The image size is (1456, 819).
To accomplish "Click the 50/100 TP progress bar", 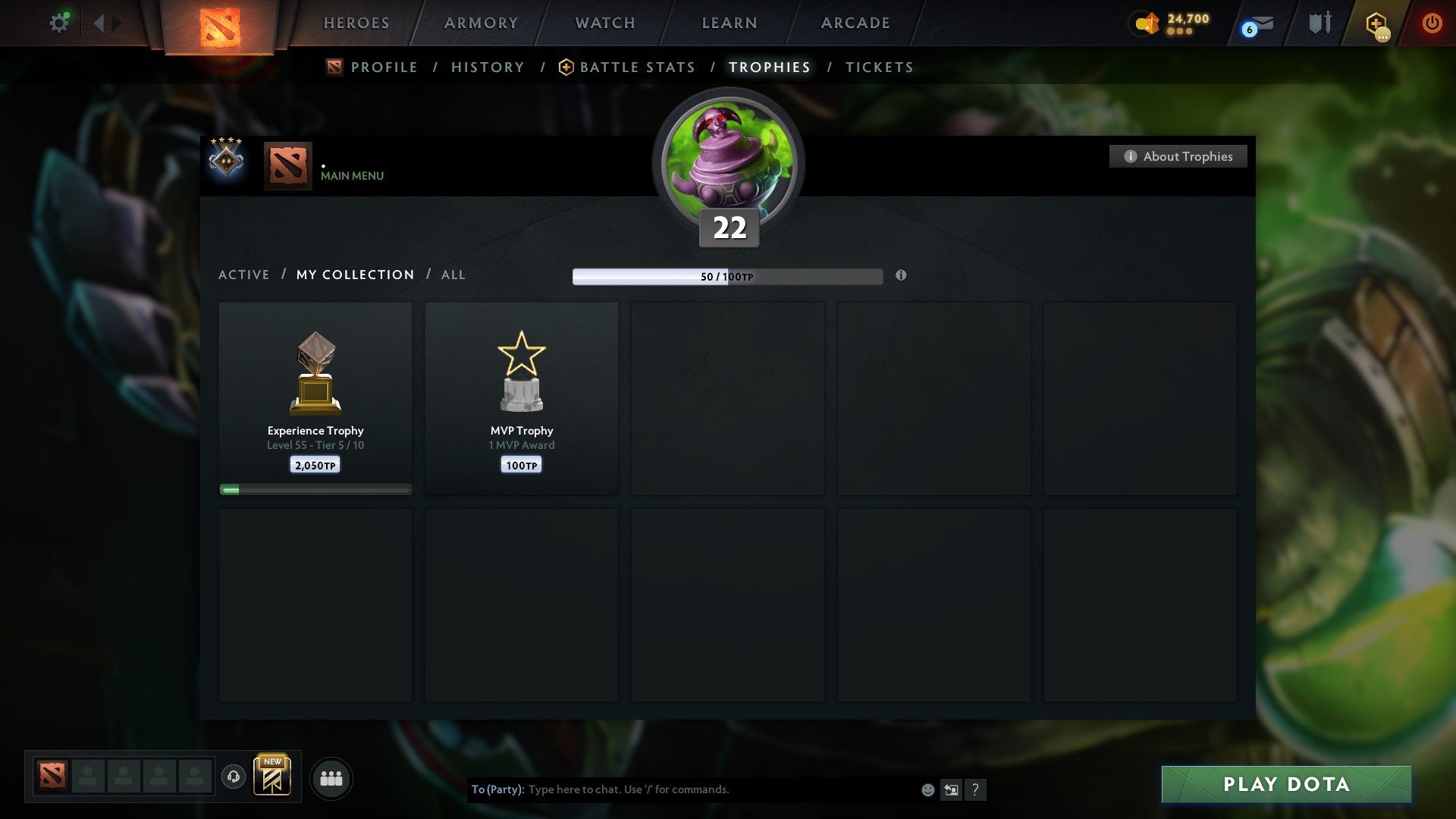I will 728,277.
